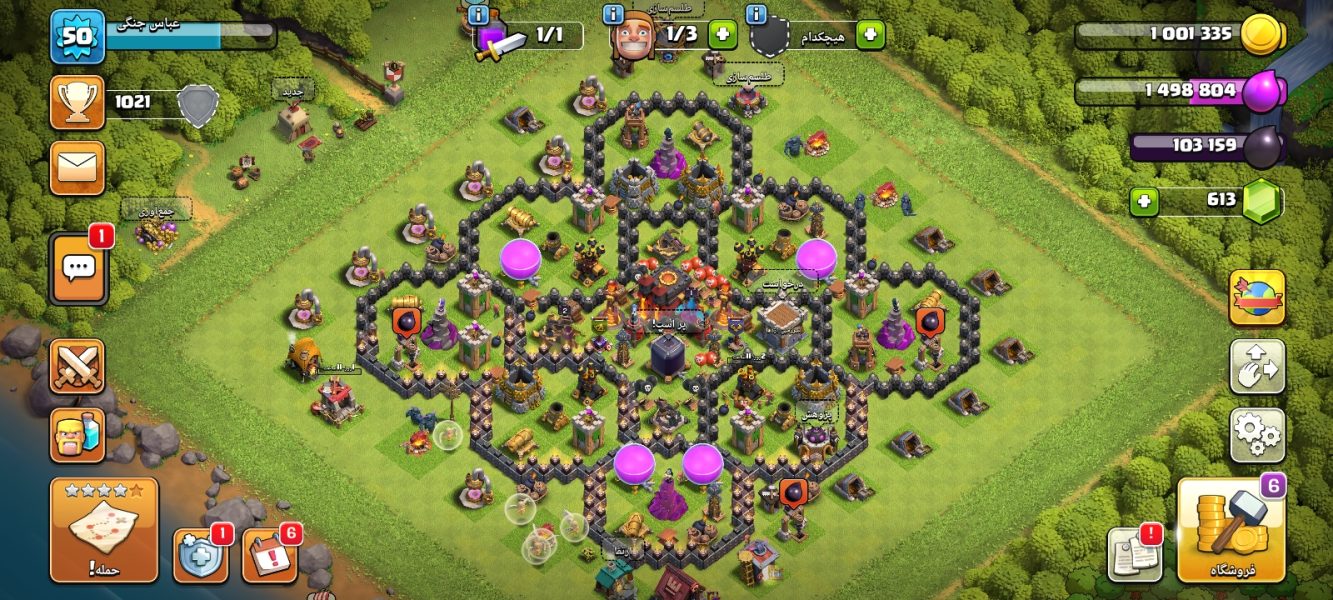Open the trophy league panel
This screenshot has height=600, width=1333.
pyautogui.click(x=77, y=102)
